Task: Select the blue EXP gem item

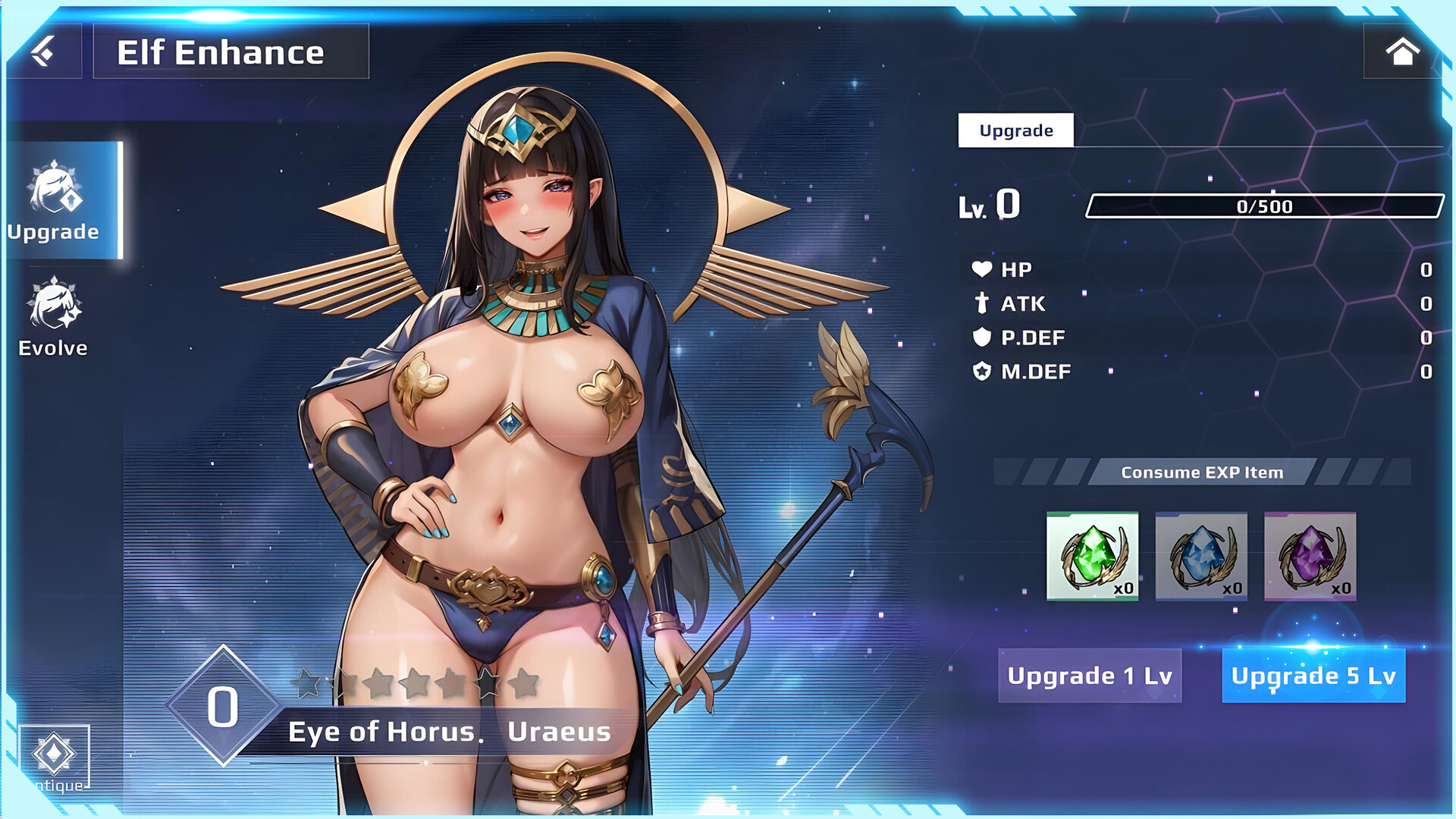Action: (x=1201, y=555)
